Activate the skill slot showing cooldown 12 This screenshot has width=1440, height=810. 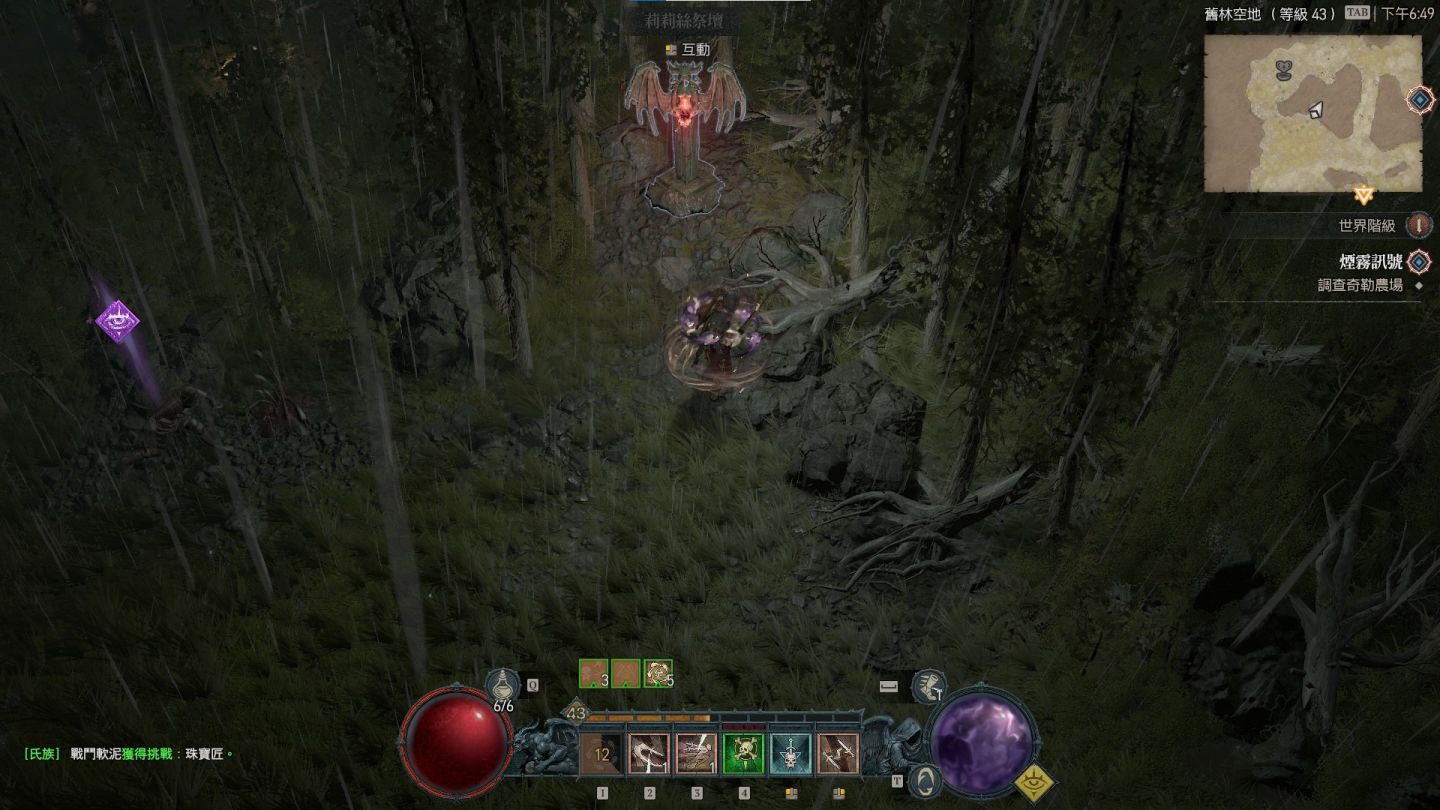(x=602, y=754)
